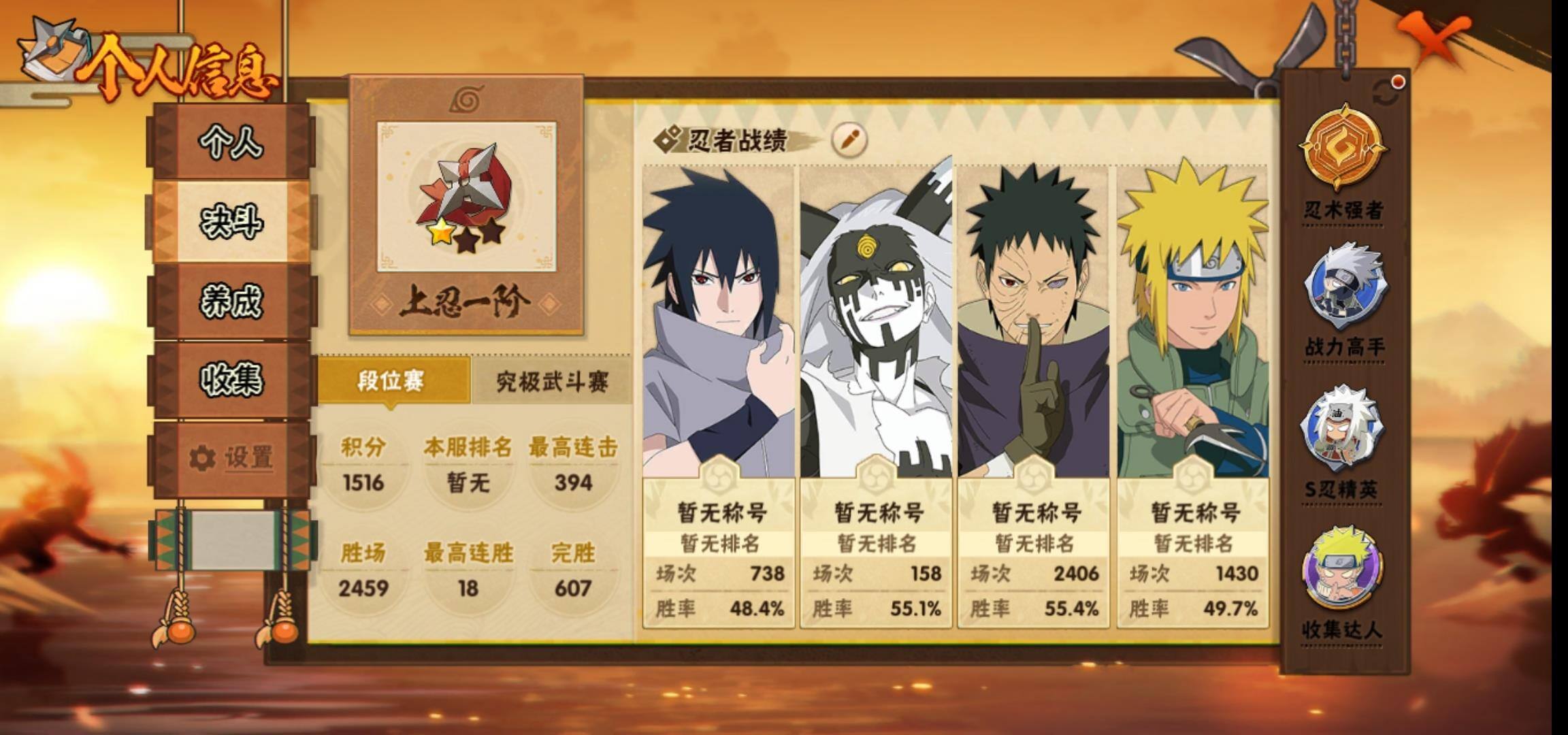Screen dimensions: 1568x735
Task: Select the 决斗 duel tab
Action: point(231,222)
